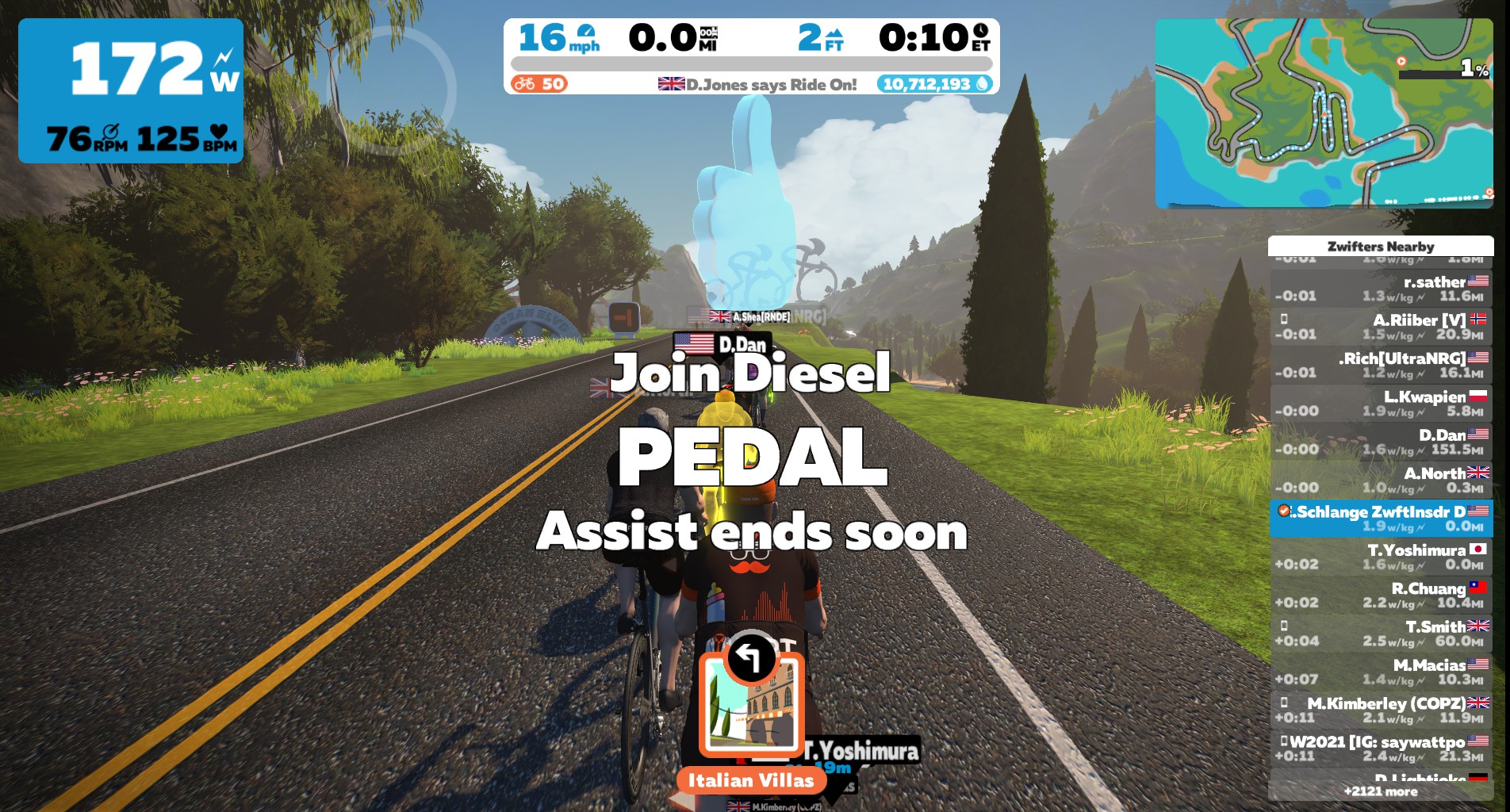Click the Zwifters Nearby header
The width and height of the screenshot is (1510, 812).
click(1382, 247)
